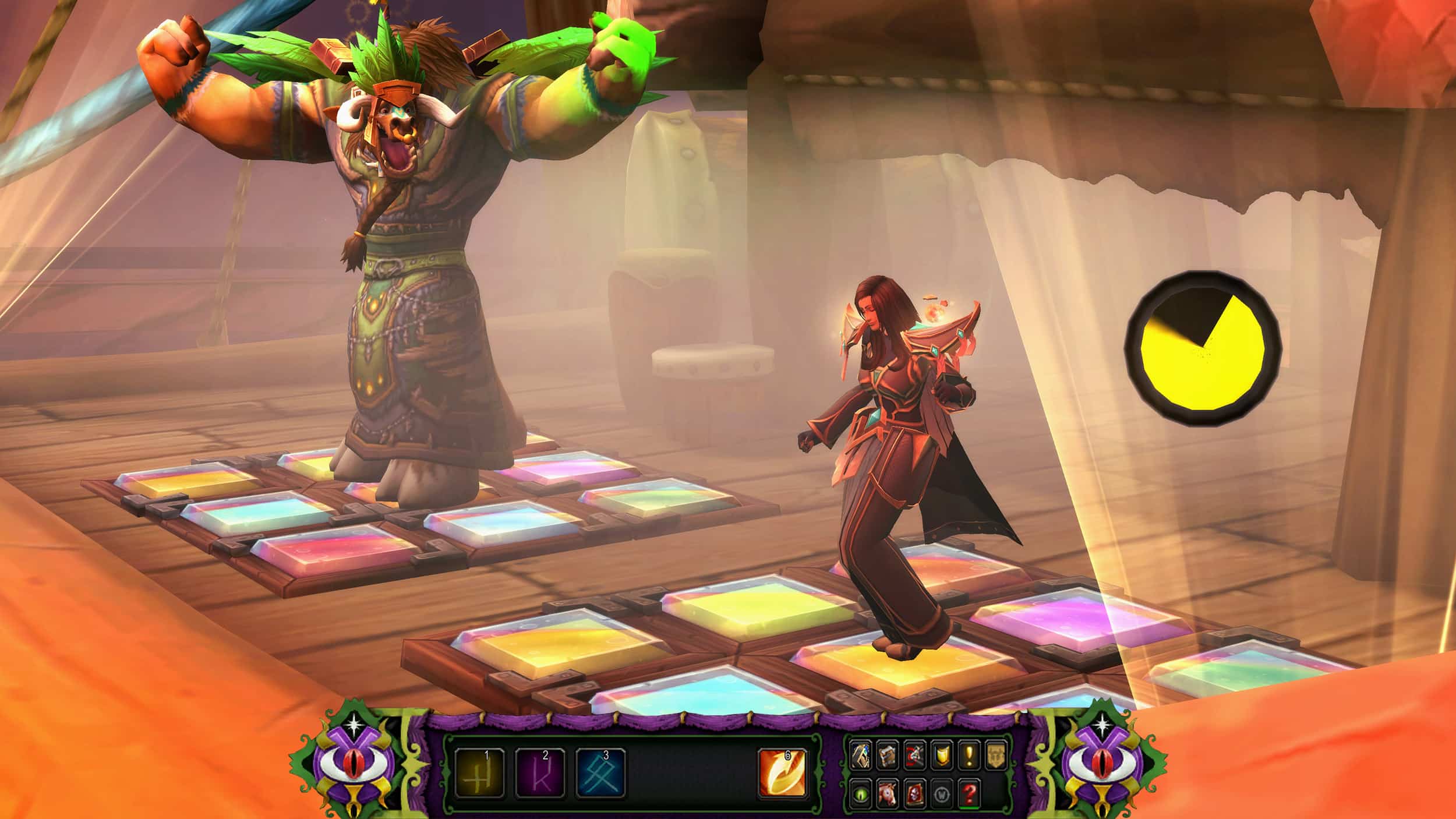Activate the yellow rune ability in slot 1
Screen dimensions: 1456x819
(x=479, y=772)
